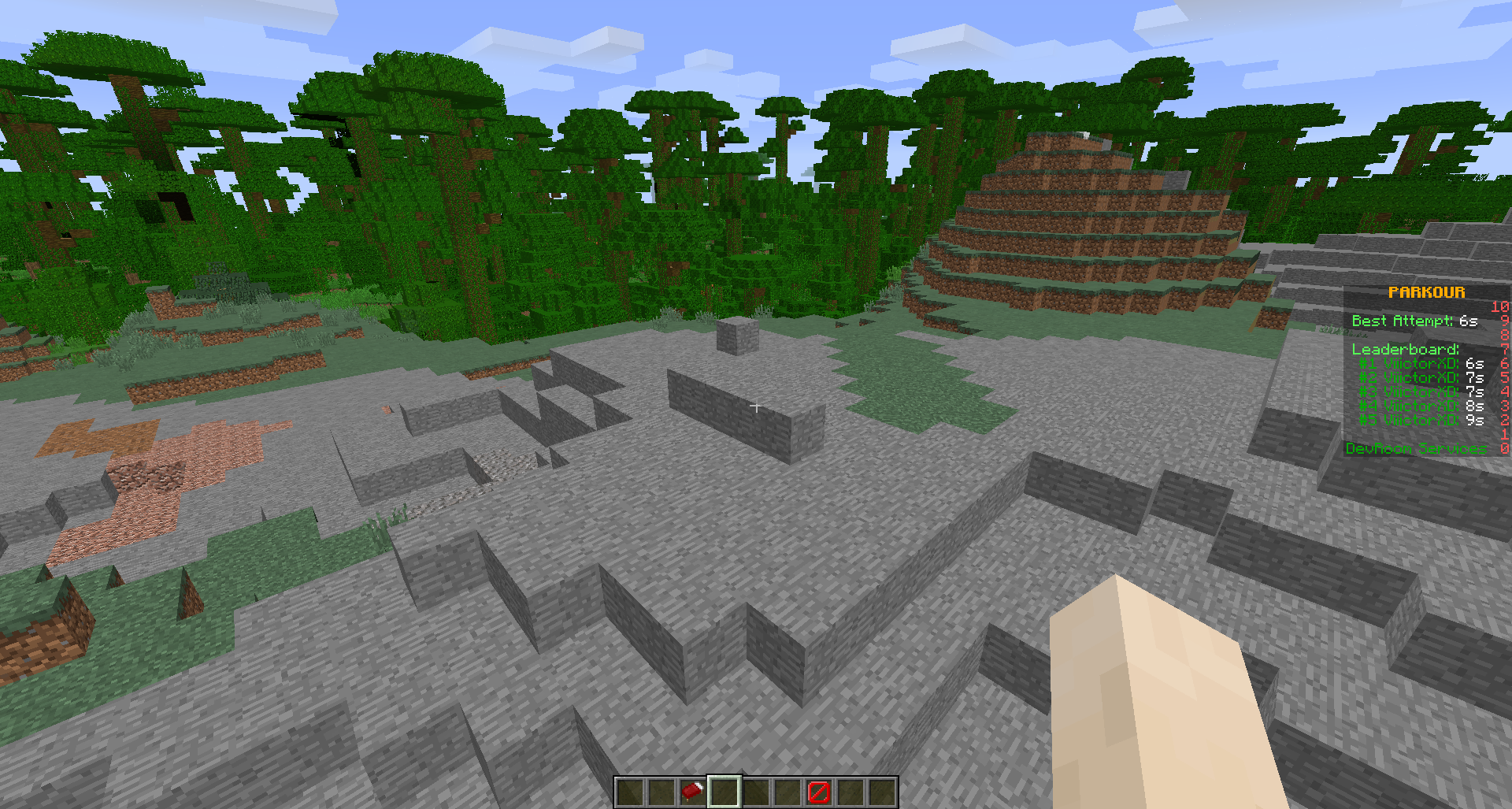Click the Leaderboard heading in the sidebar
The height and width of the screenshot is (809, 1512).
pyautogui.click(x=1404, y=349)
